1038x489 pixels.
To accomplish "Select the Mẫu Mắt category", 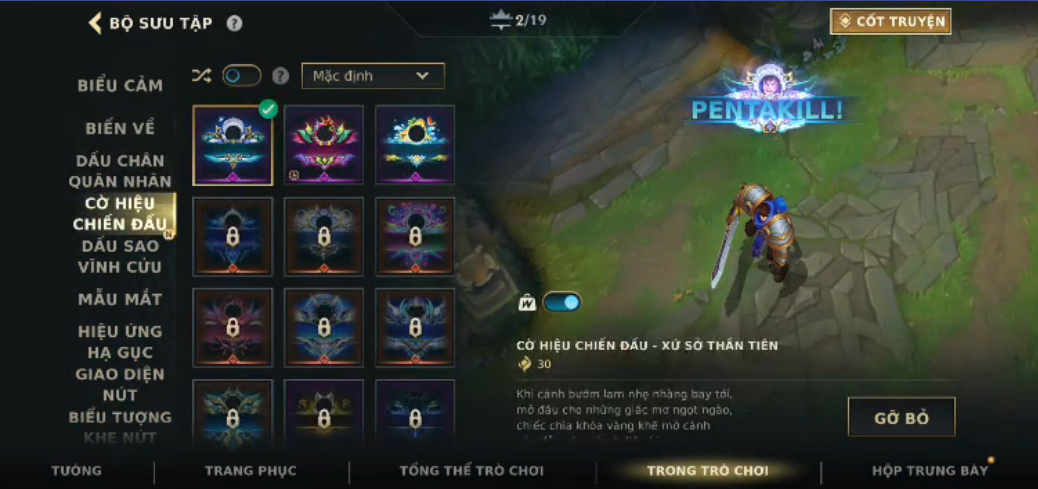I will (x=120, y=299).
